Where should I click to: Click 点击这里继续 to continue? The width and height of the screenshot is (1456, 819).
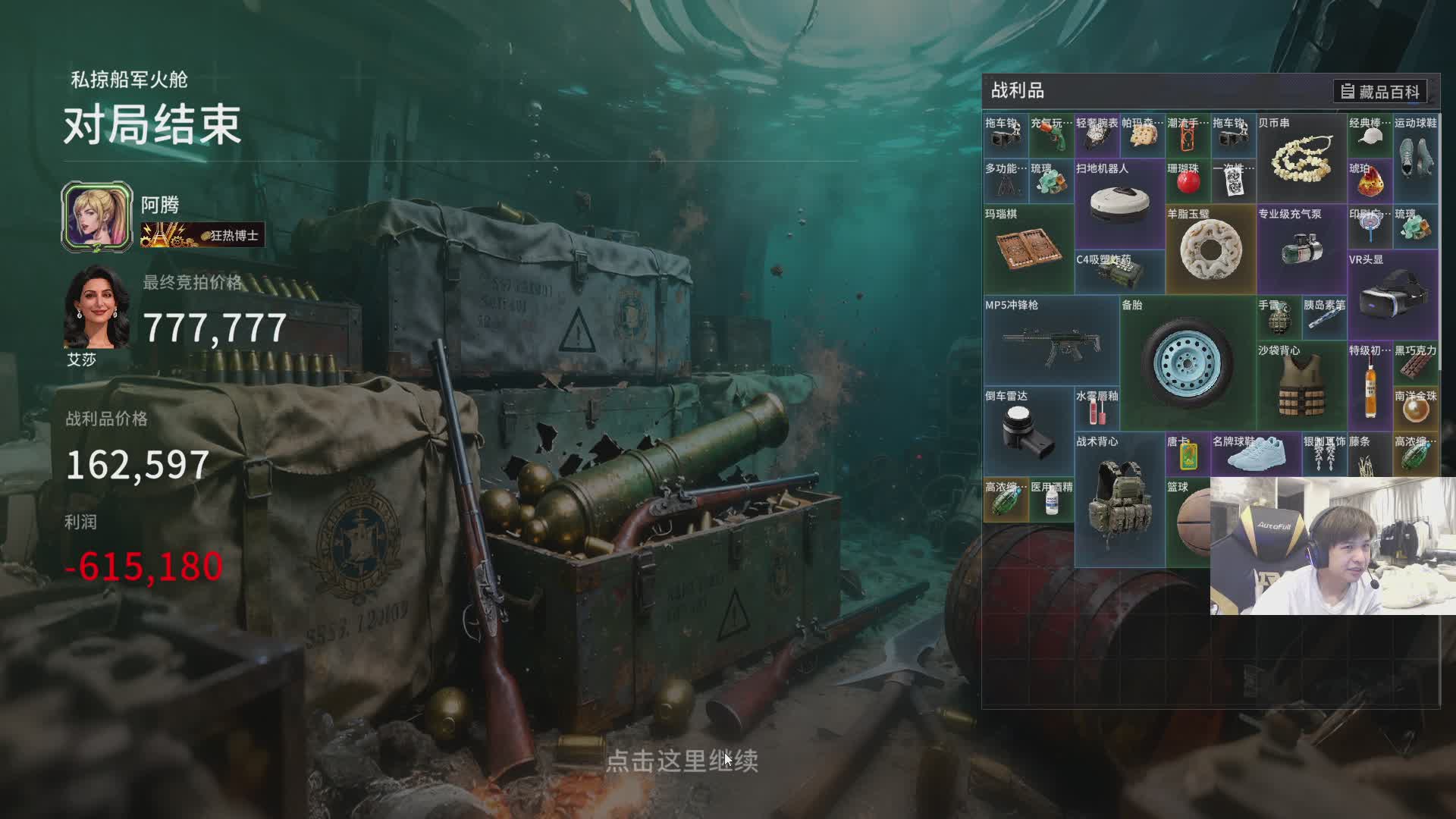[682, 761]
